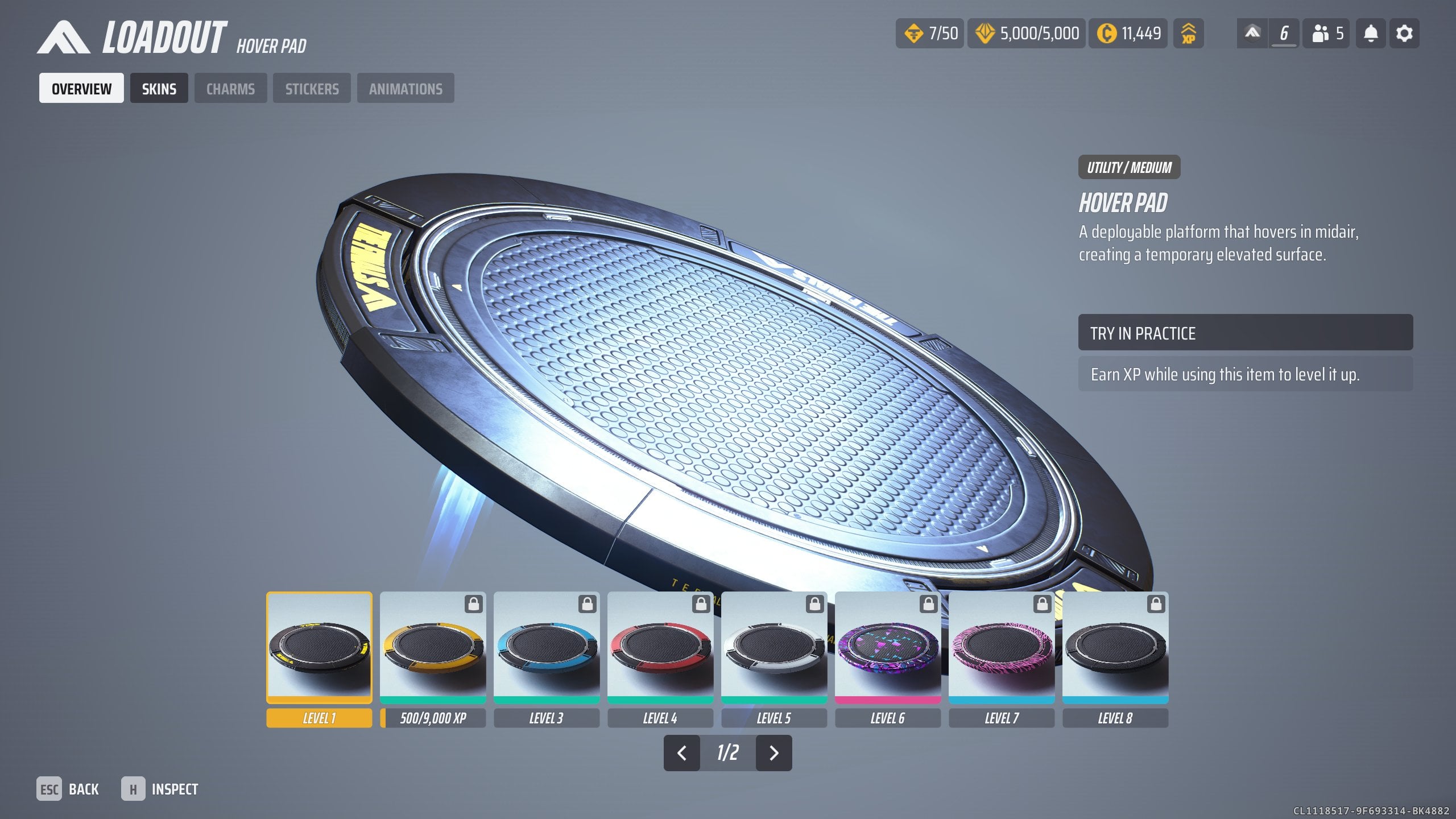
Task: Open the friends list icon
Action: pos(1326,34)
